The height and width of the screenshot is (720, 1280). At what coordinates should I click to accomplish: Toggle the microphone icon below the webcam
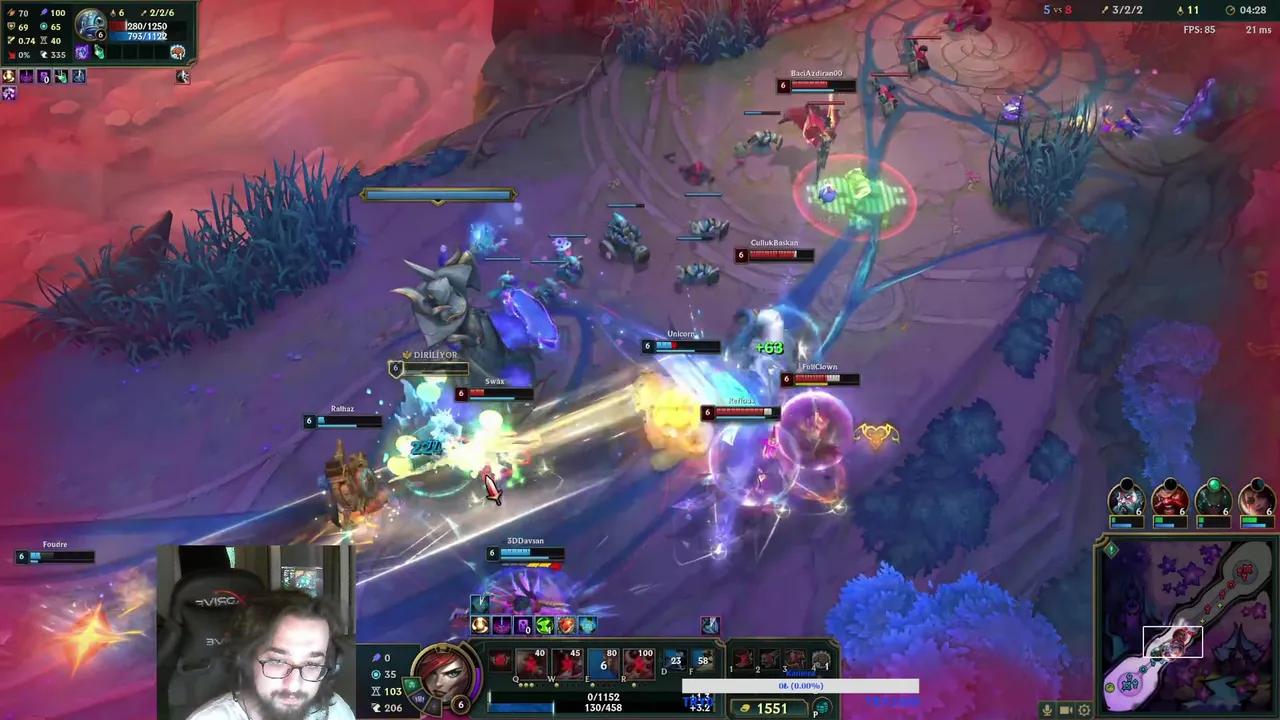tap(1047, 710)
